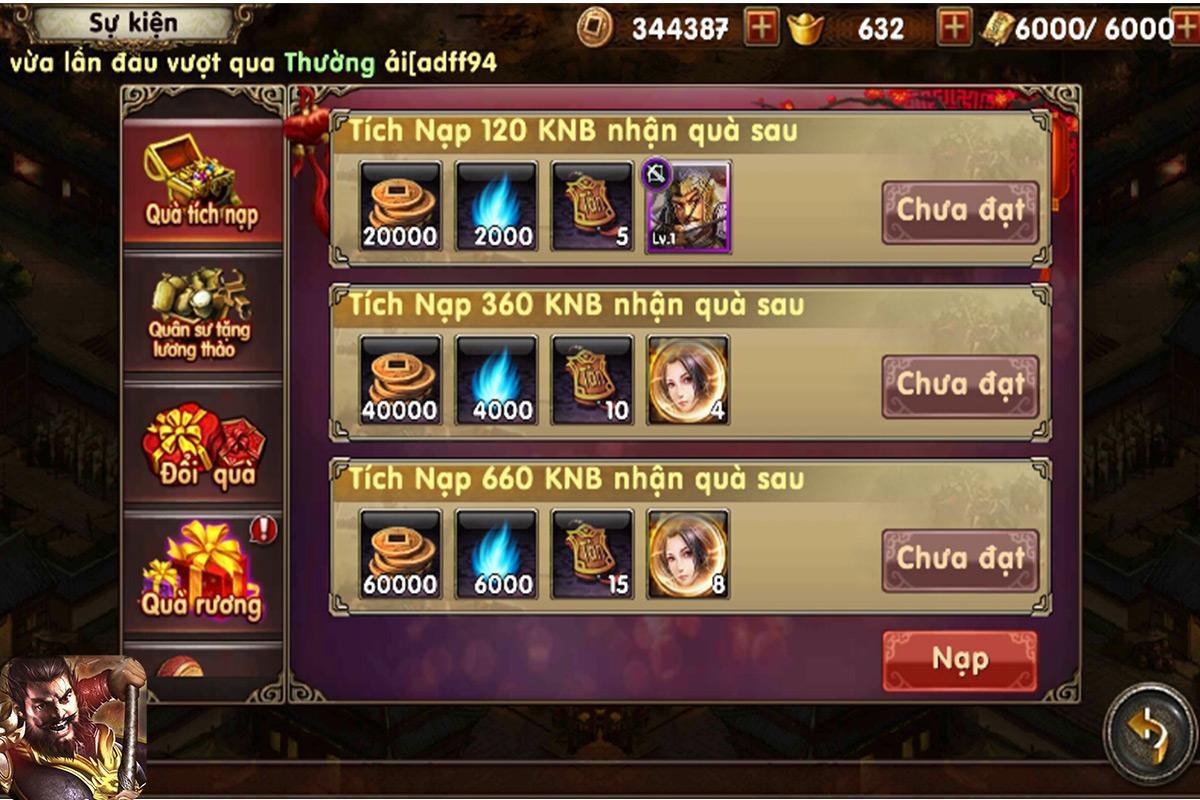Inspect the 4000 blue flame reward icon
The width and height of the screenshot is (1200, 800).
(x=496, y=381)
